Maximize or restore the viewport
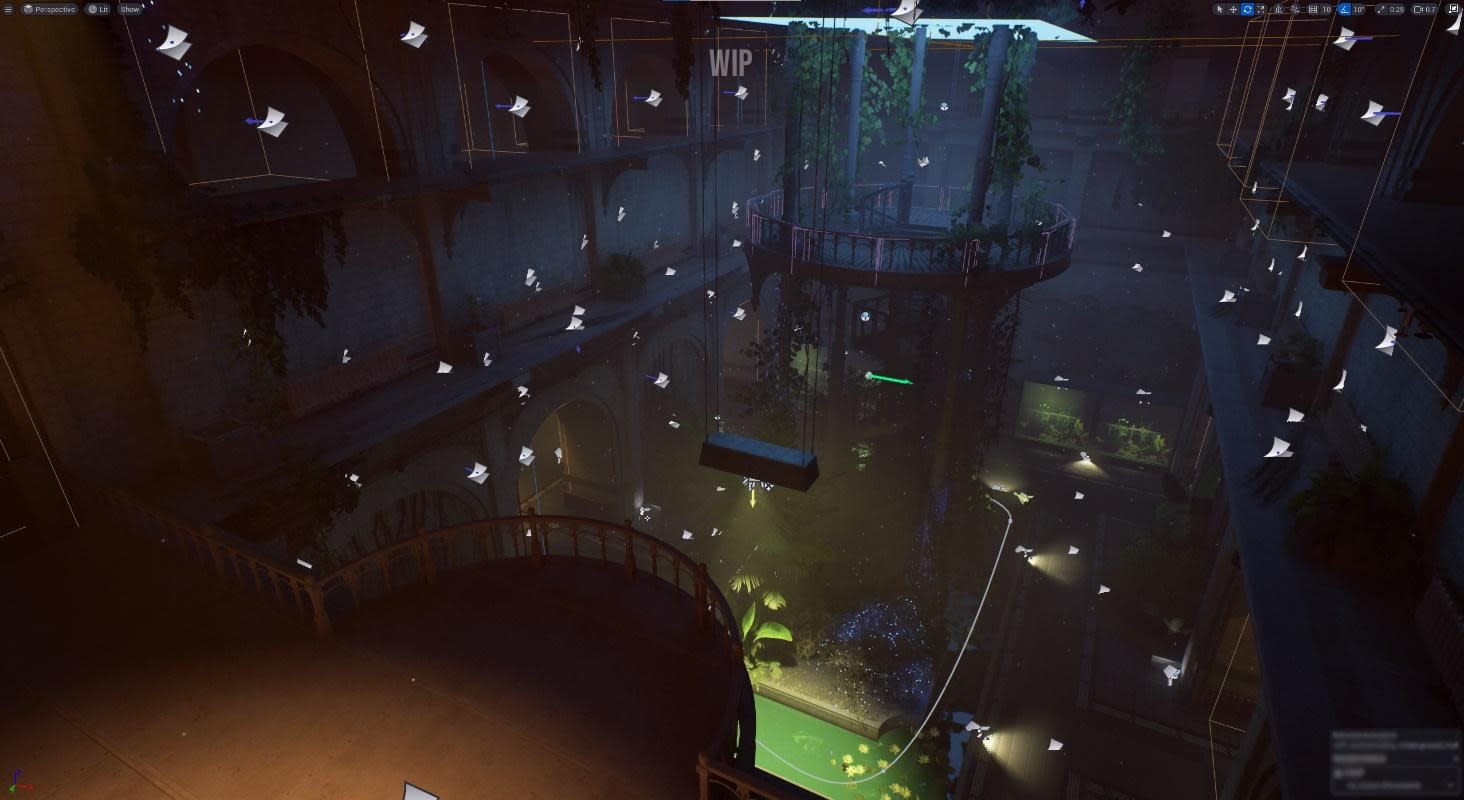 pyautogui.click(x=1453, y=9)
